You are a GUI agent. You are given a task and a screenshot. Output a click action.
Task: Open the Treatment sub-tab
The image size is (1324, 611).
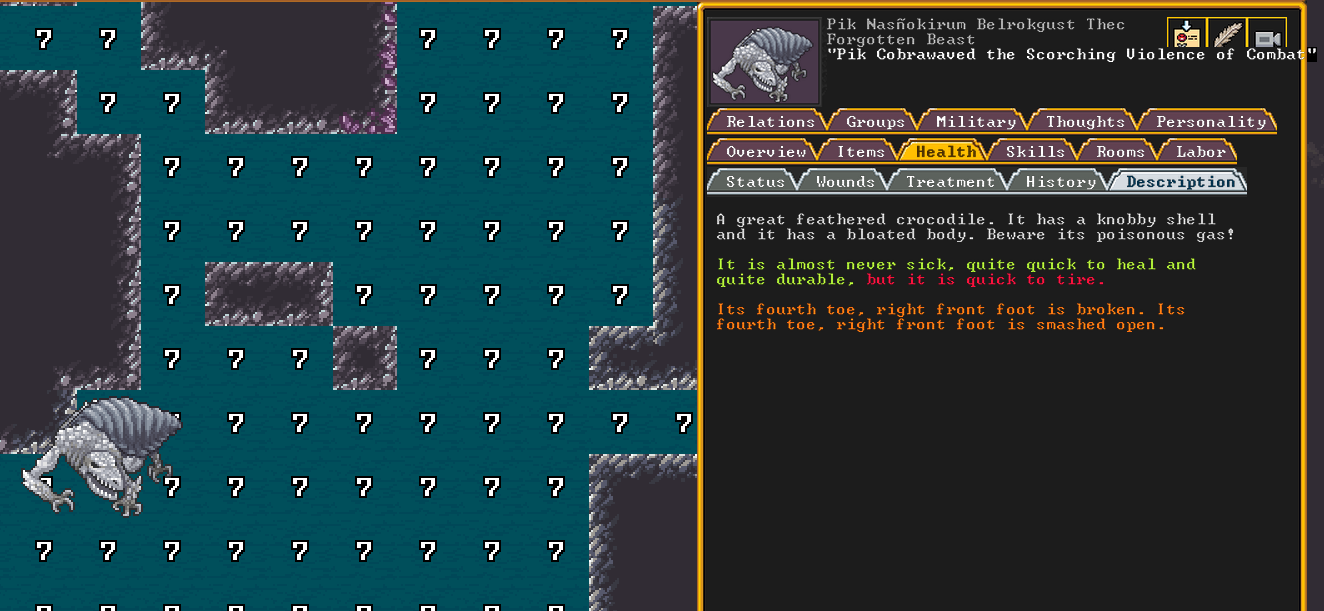950,181
